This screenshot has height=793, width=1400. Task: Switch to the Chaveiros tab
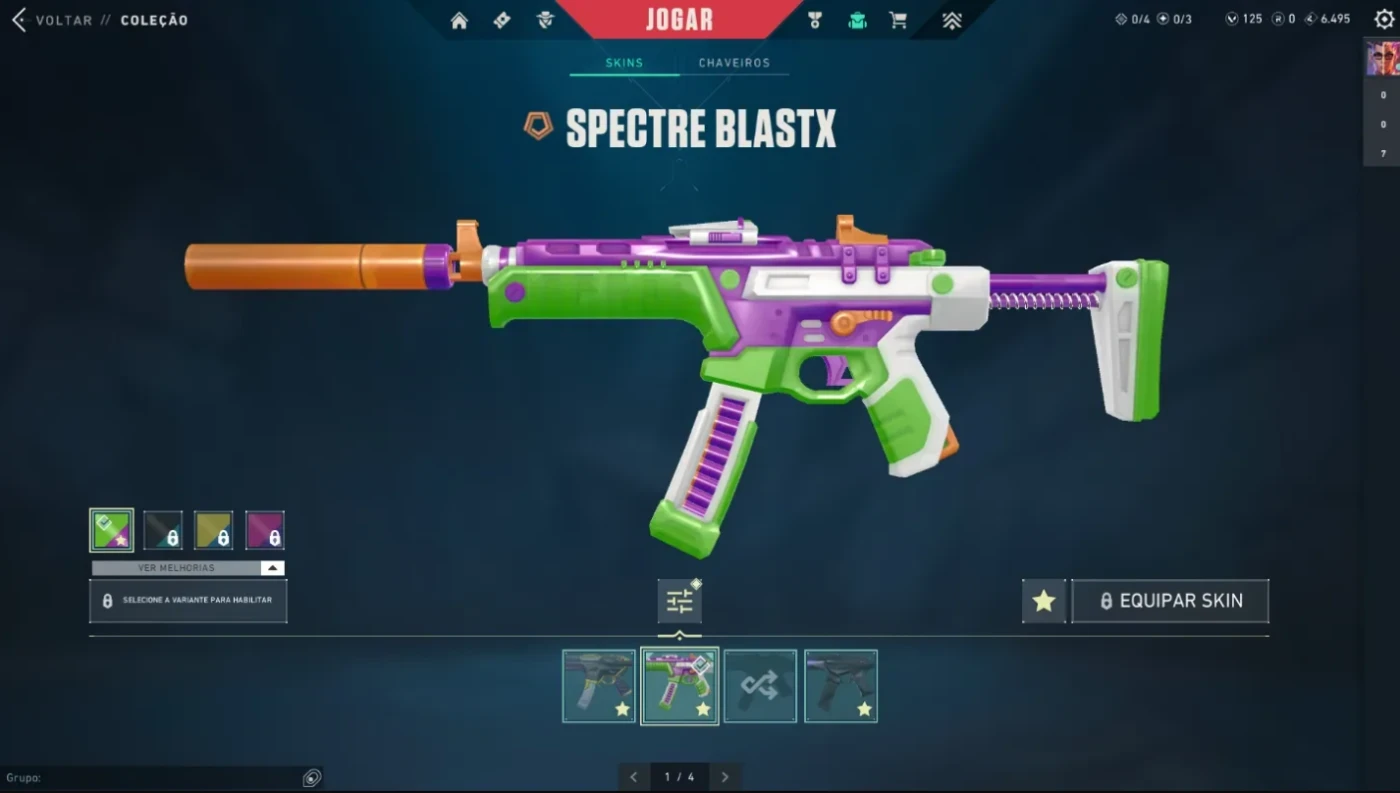tap(734, 63)
